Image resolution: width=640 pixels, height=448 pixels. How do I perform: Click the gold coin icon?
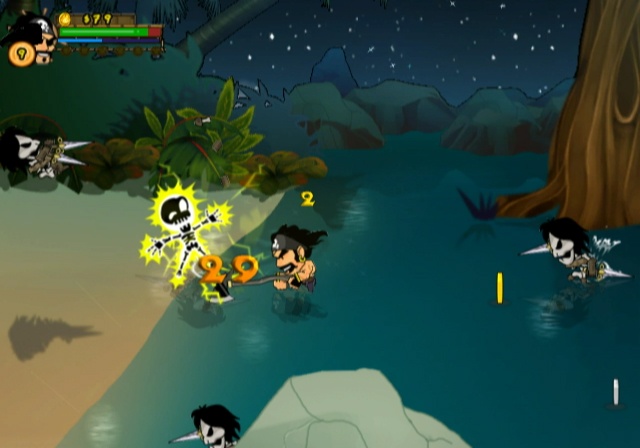65,18
